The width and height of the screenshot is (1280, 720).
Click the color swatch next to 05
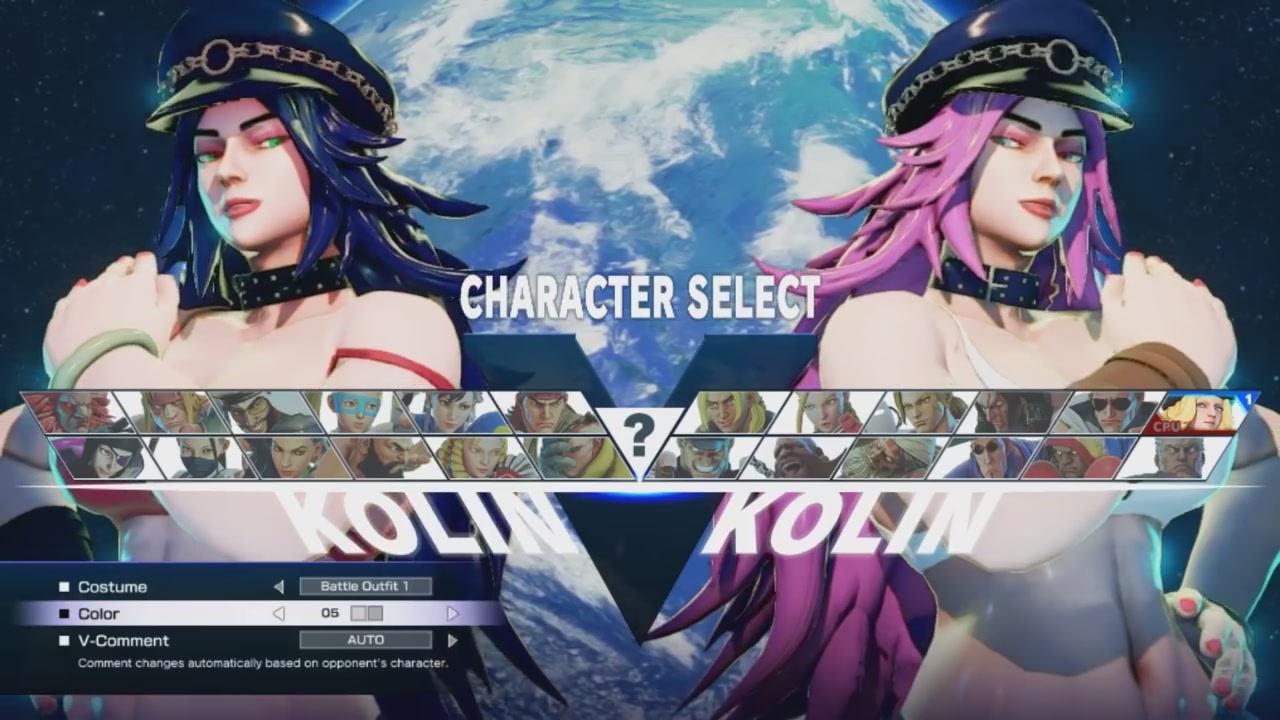[368, 613]
